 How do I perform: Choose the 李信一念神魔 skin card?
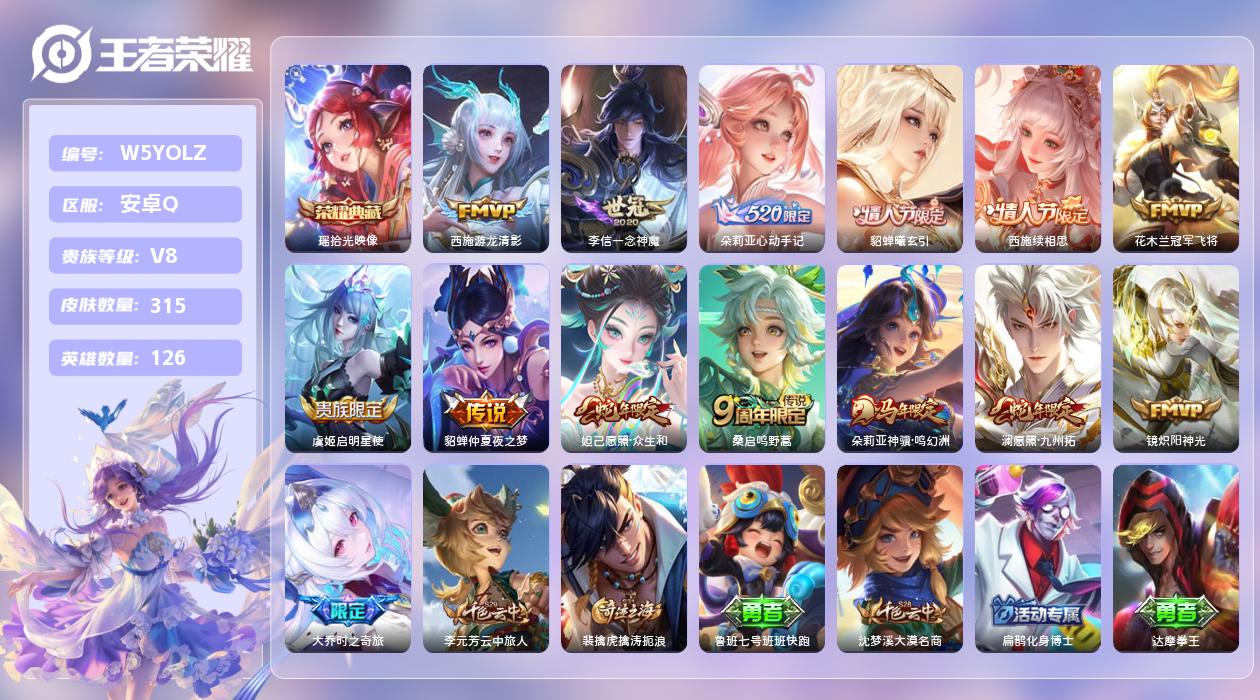coord(624,158)
